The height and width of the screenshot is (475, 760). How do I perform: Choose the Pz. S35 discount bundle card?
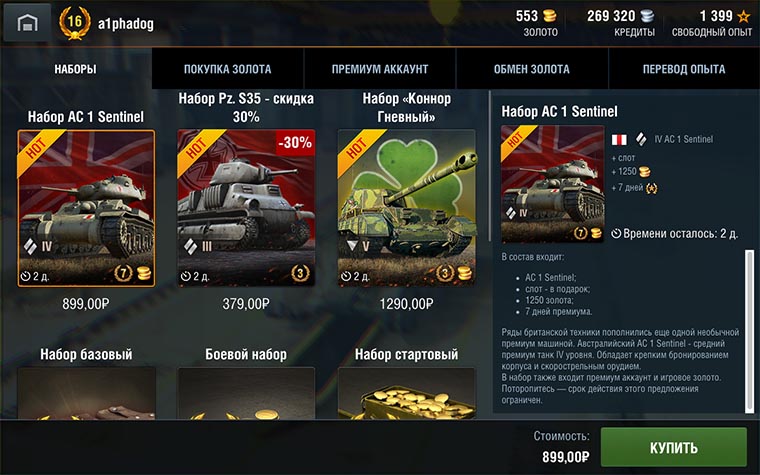(246, 208)
